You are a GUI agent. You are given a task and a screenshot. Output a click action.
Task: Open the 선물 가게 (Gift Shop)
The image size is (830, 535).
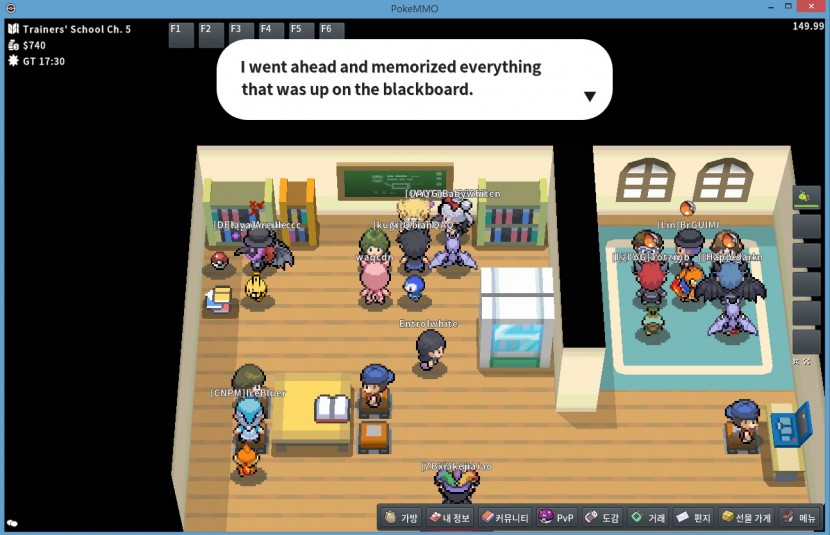pyautogui.click(x=746, y=518)
